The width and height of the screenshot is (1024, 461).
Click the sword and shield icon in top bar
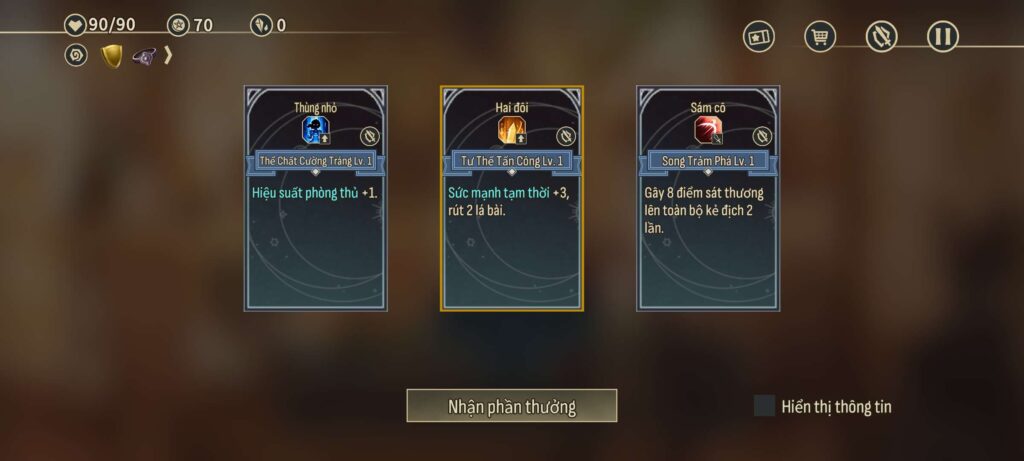pos(881,37)
